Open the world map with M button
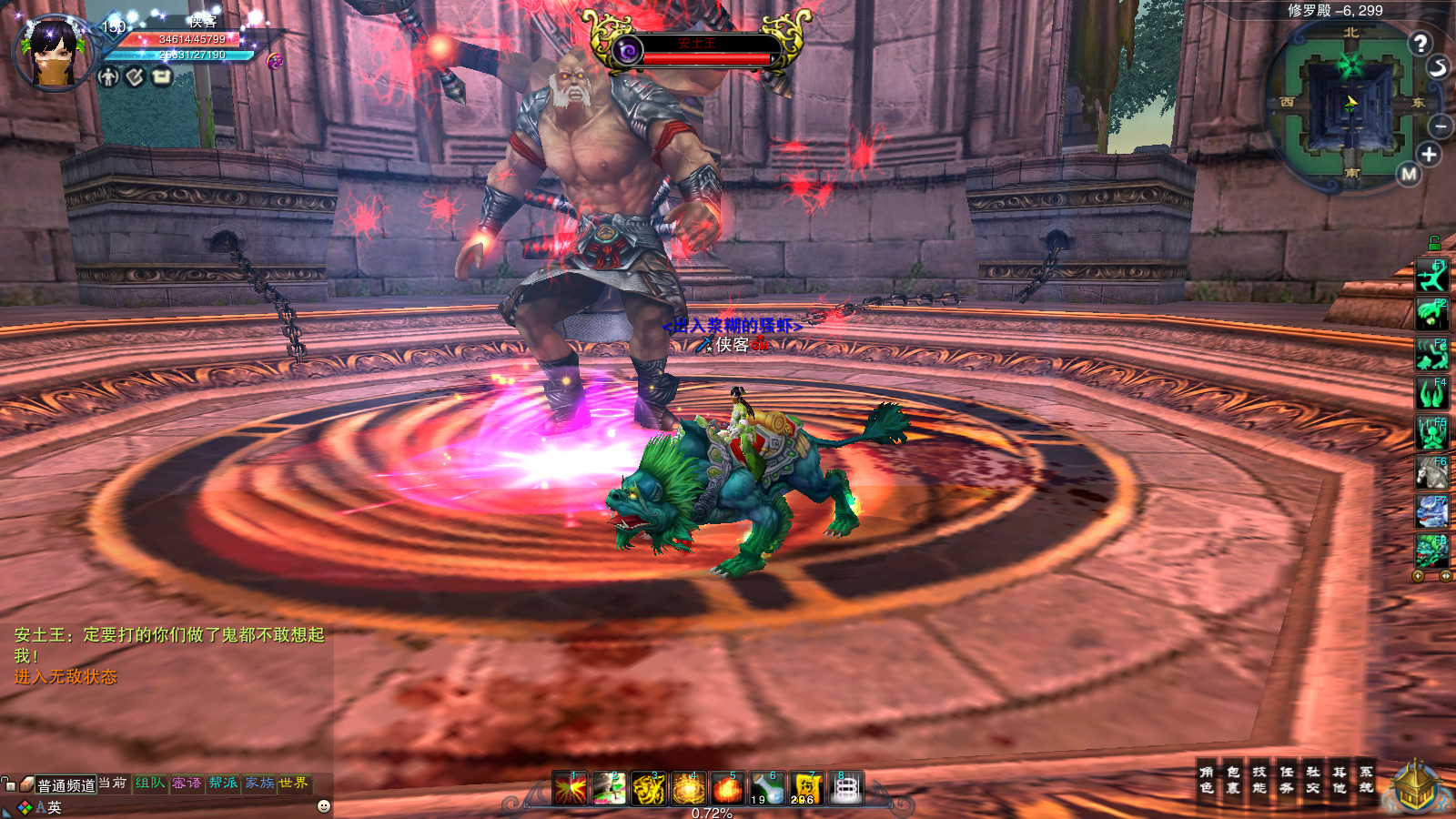The image size is (1456, 819). click(x=1410, y=174)
